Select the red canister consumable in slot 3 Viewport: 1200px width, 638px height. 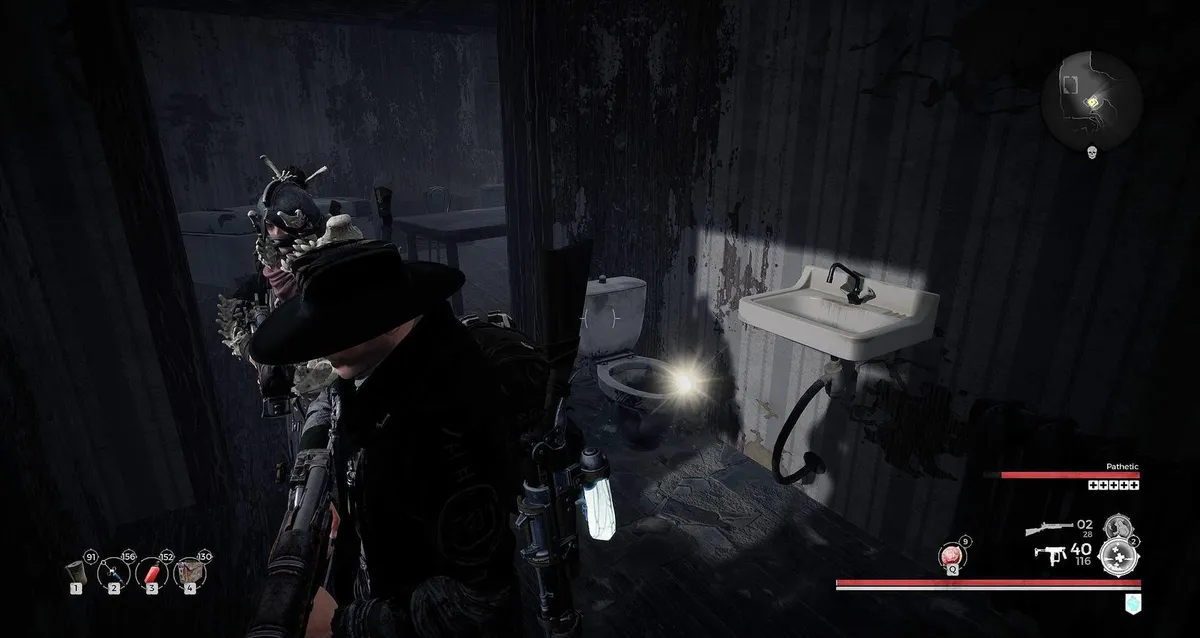[x=150, y=573]
